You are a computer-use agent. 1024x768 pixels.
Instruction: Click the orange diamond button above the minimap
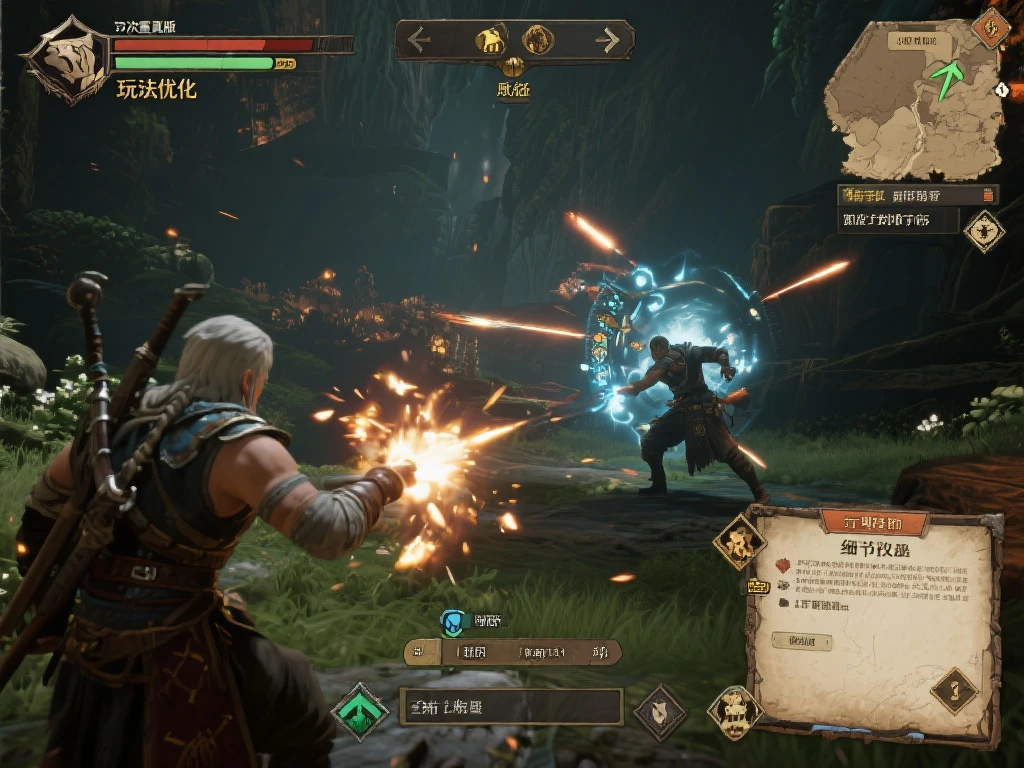(x=991, y=27)
